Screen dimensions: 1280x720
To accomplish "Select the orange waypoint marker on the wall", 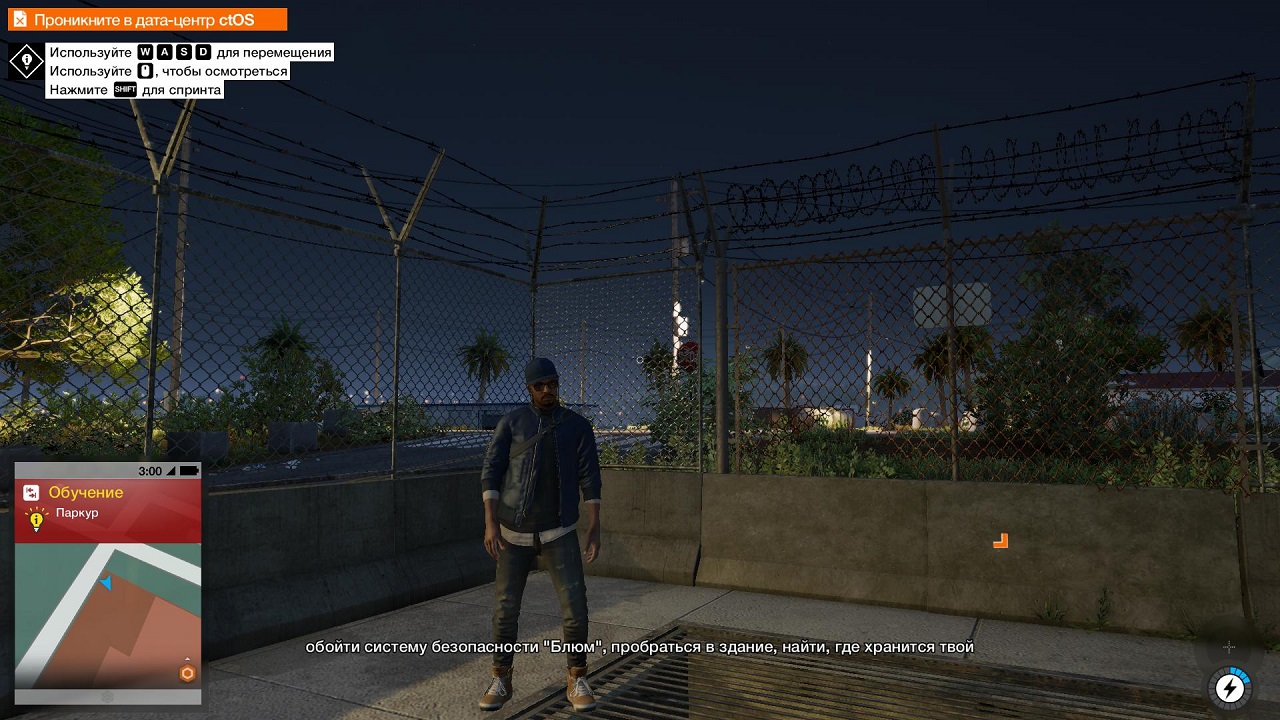I will (1000, 541).
